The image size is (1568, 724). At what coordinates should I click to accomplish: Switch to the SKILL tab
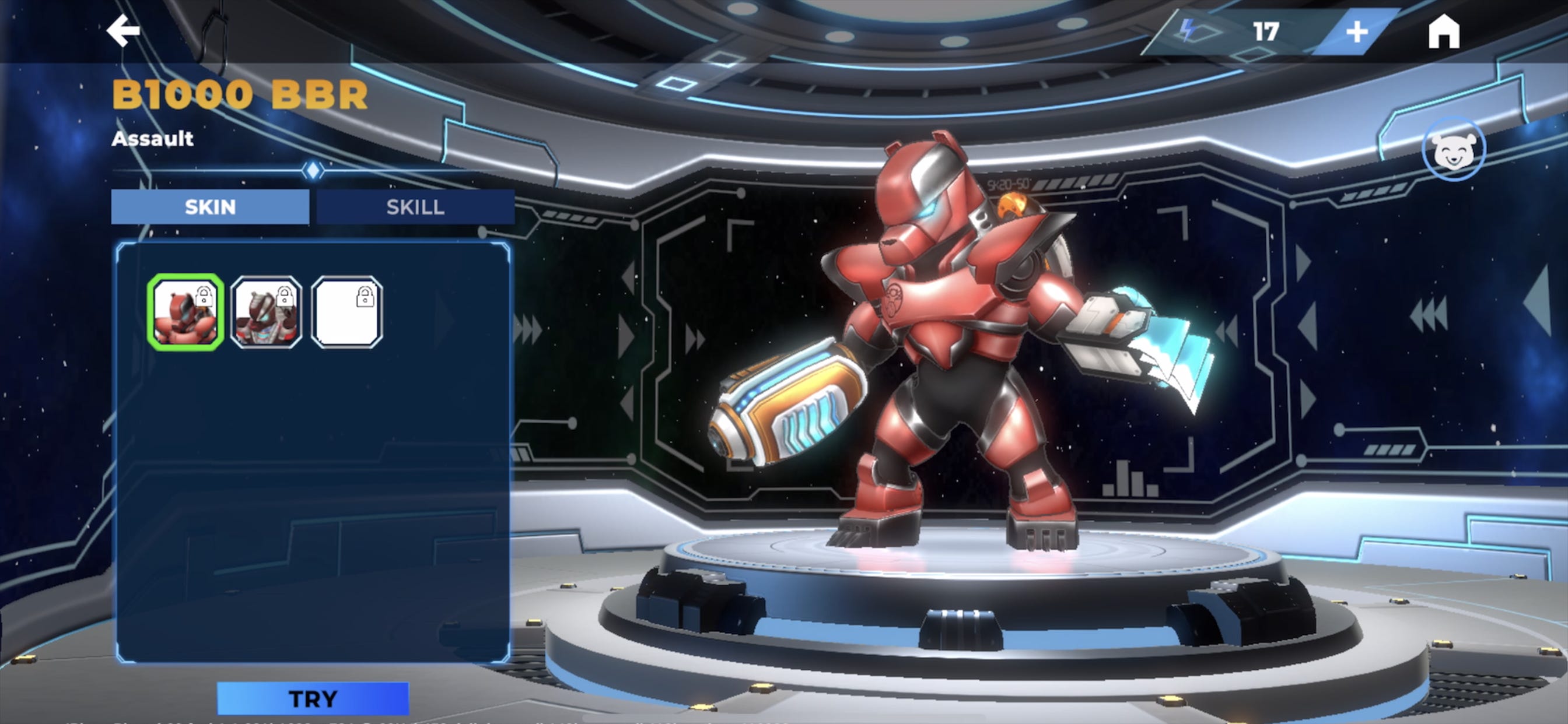pyautogui.click(x=416, y=207)
